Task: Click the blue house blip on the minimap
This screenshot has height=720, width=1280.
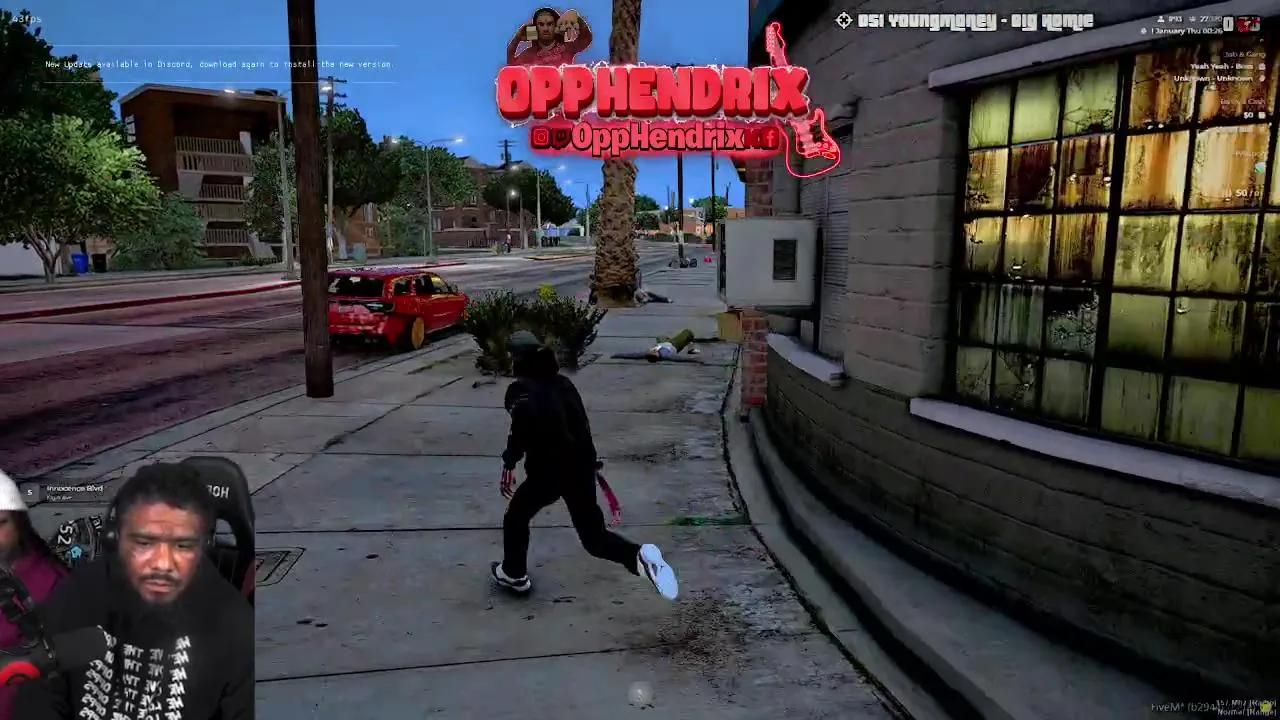Action: click(77, 552)
